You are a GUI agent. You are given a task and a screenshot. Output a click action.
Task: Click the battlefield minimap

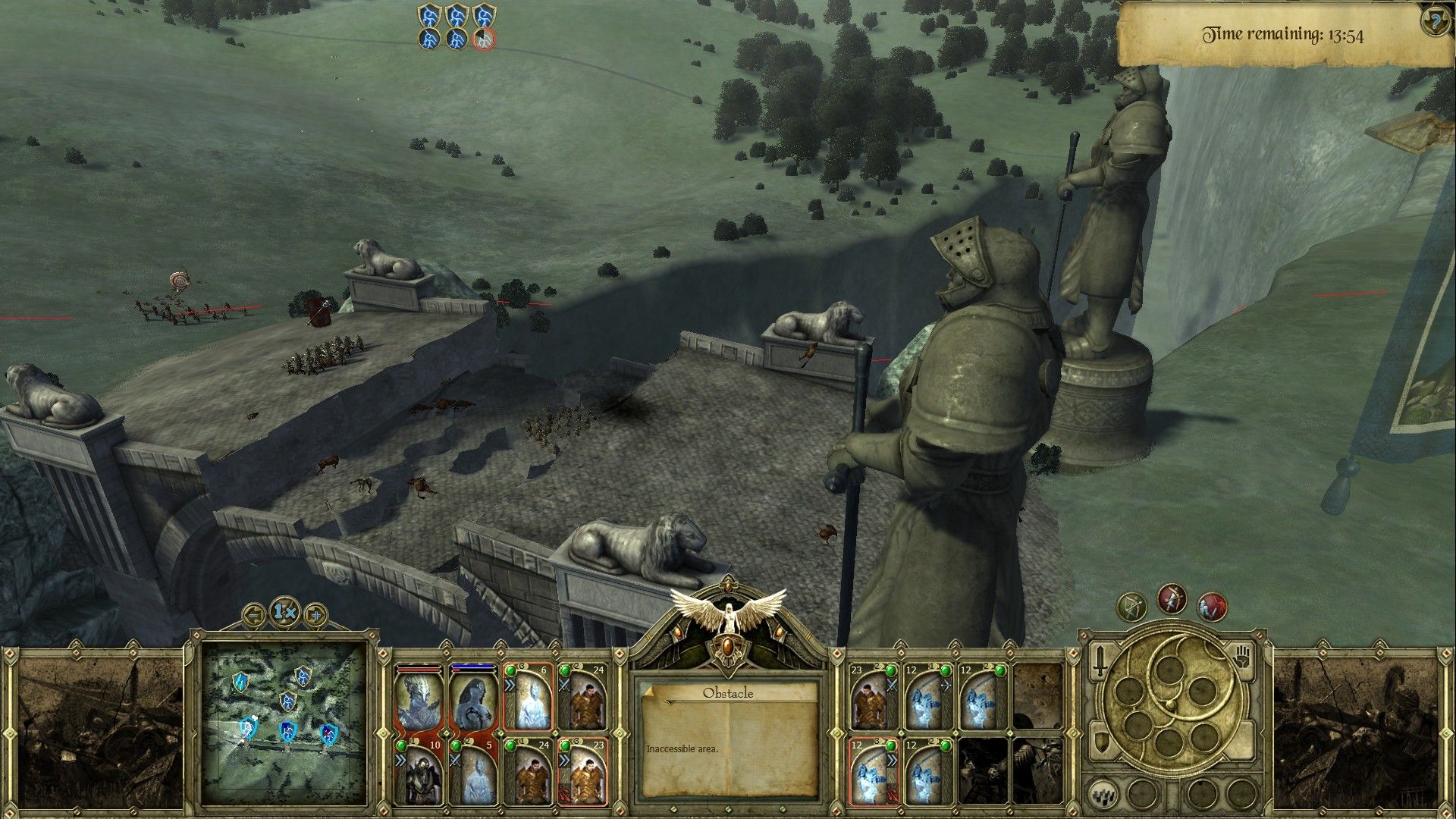click(285, 715)
